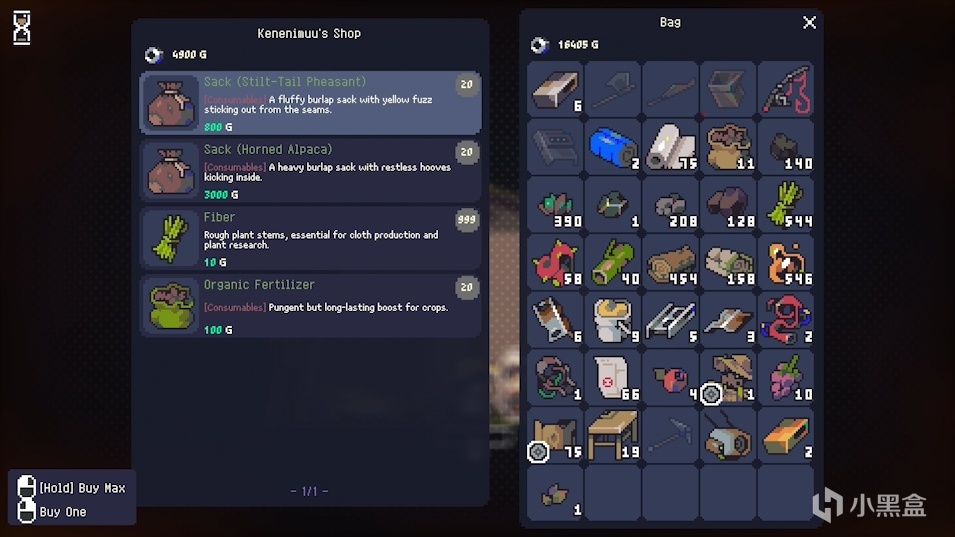Select the green fiber bundle of 544
This screenshot has width=955, height=537.
786,205
